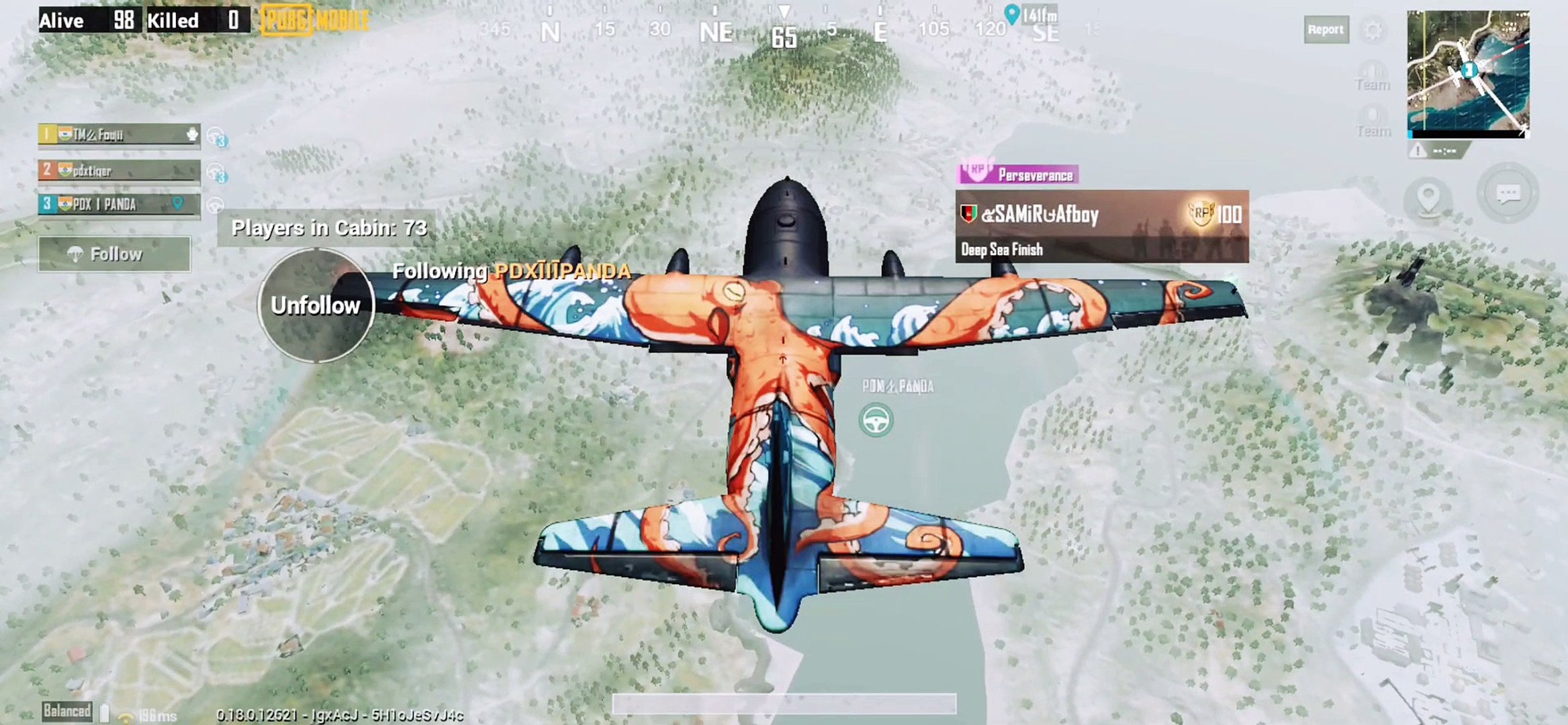The height and width of the screenshot is (725, 1568).
Task: Select teammate 2 pdxtiger row
Action: [x=119, y=171]
